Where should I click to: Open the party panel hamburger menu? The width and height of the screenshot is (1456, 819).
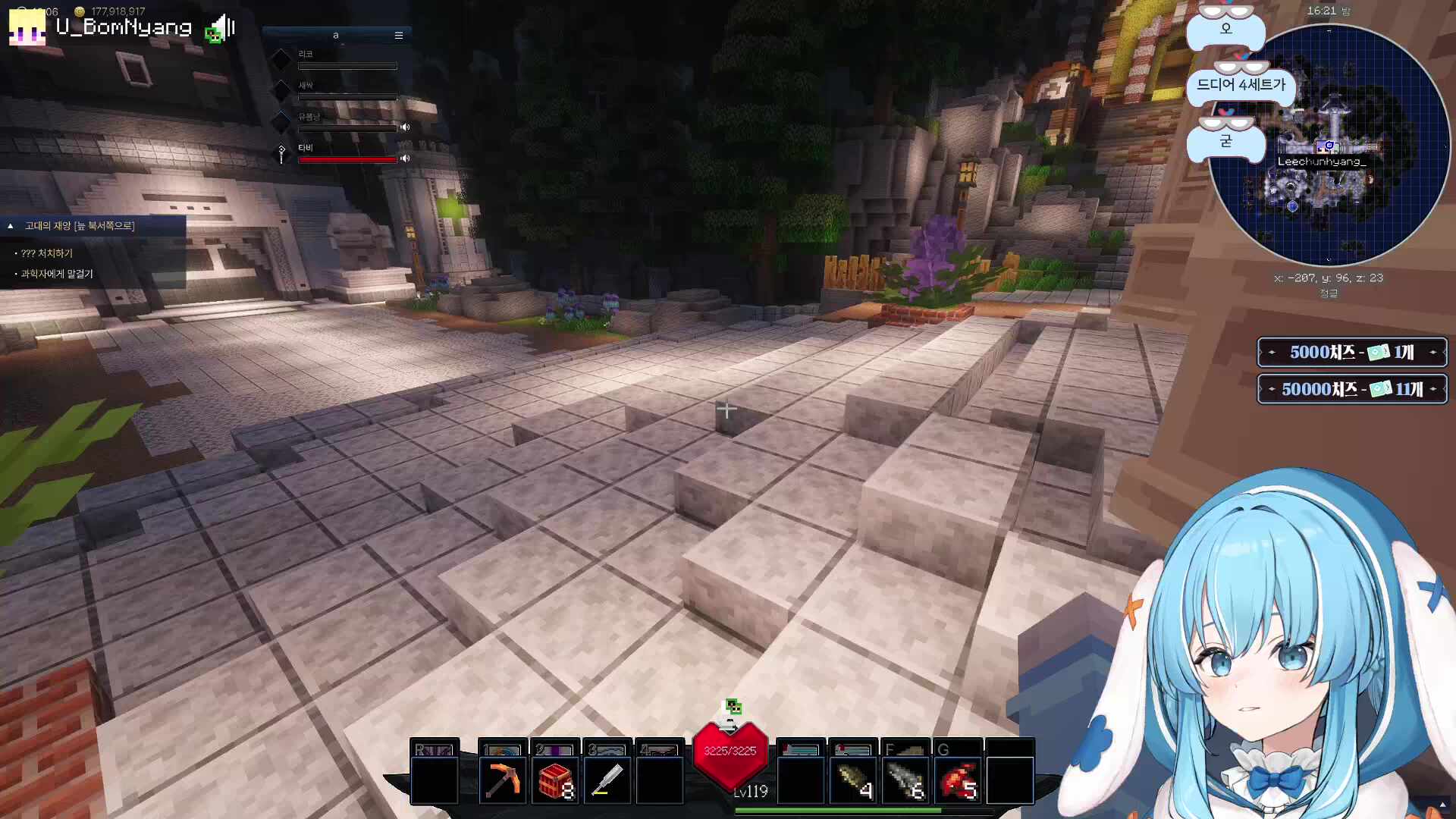[x=399, y=36]
